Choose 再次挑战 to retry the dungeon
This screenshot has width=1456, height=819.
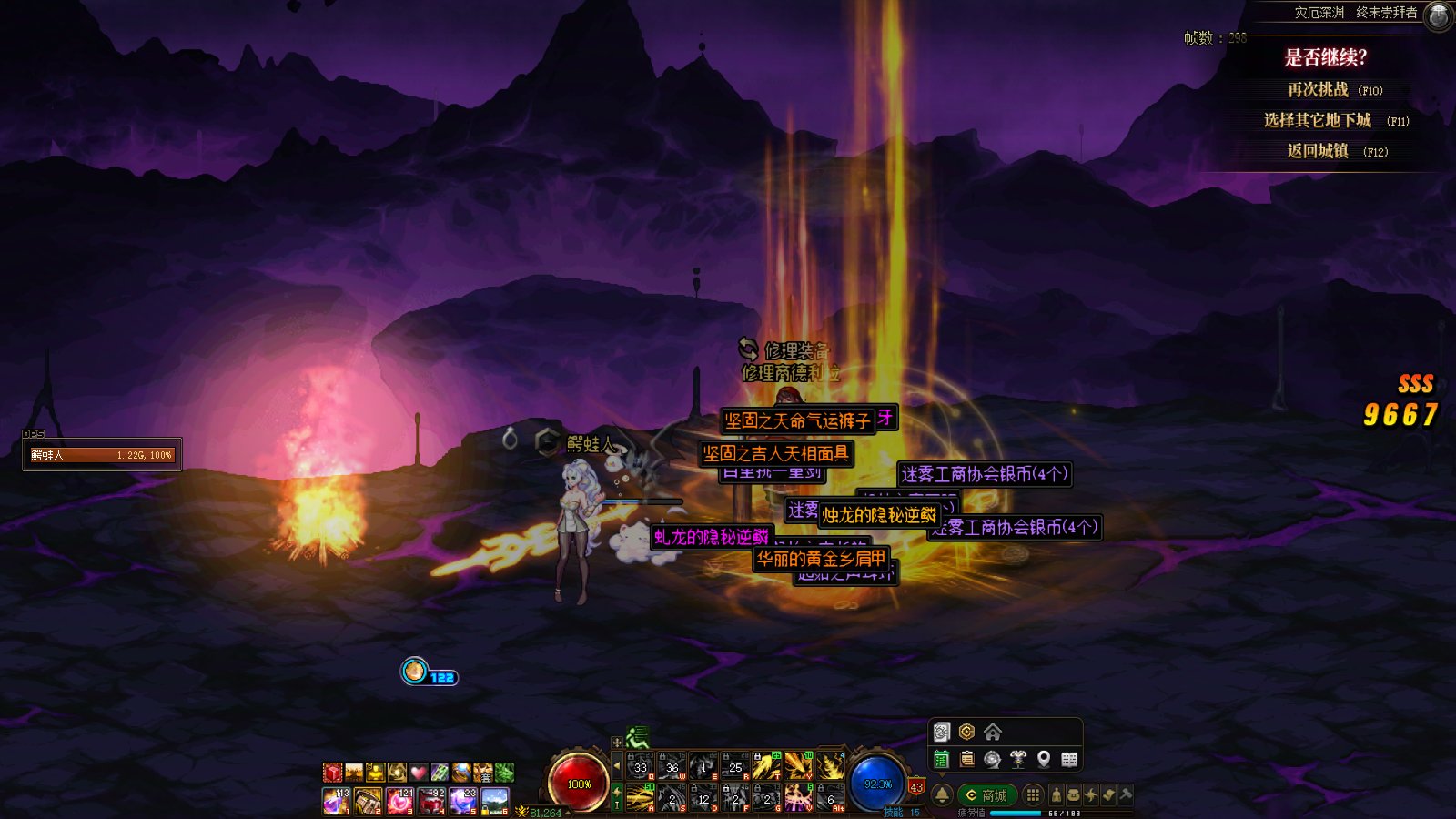1318,90
